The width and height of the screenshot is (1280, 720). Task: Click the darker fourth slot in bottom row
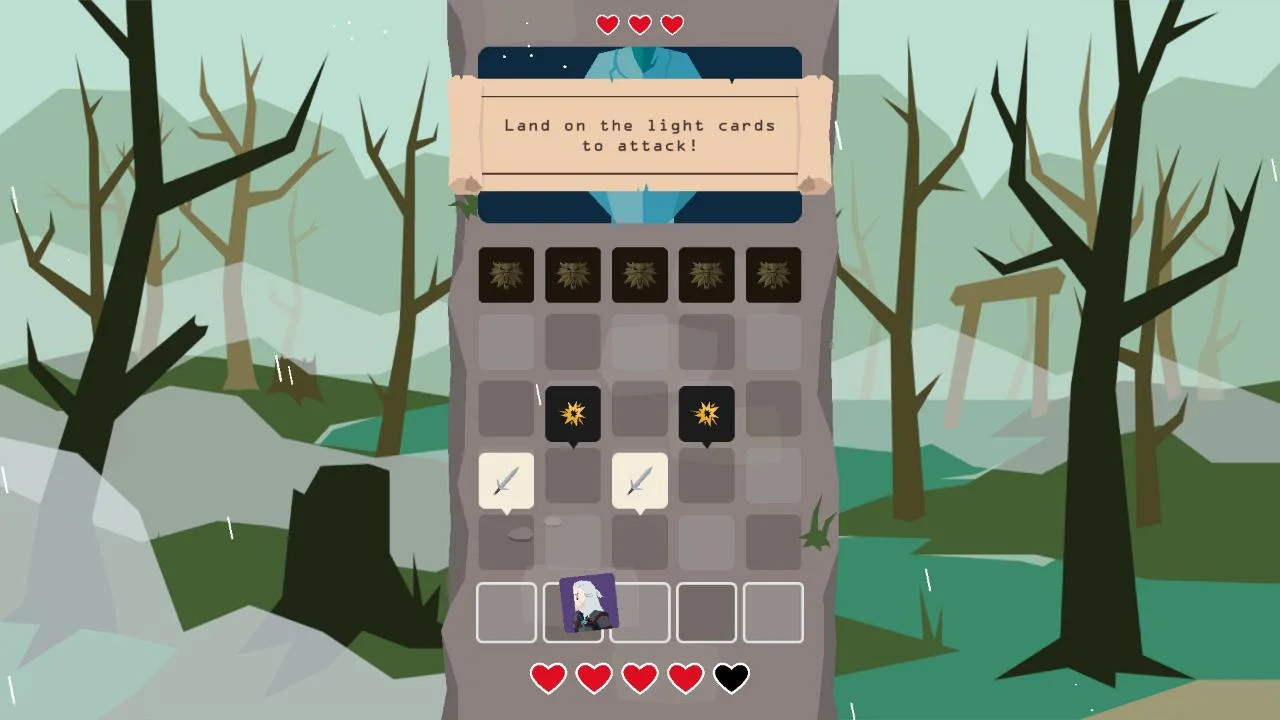706,612
